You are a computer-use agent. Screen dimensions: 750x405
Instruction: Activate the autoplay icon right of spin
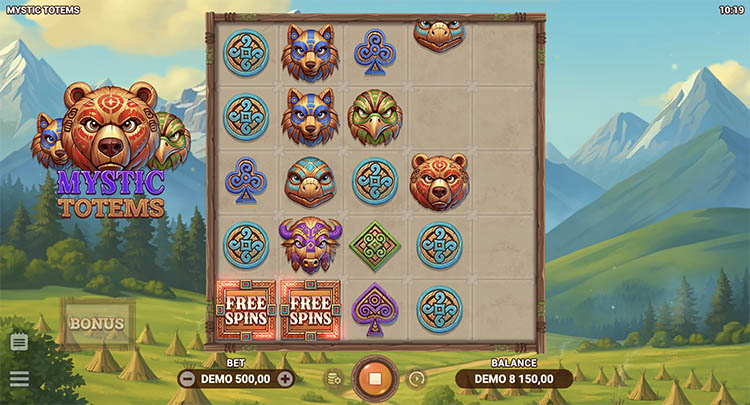(417, 379)
